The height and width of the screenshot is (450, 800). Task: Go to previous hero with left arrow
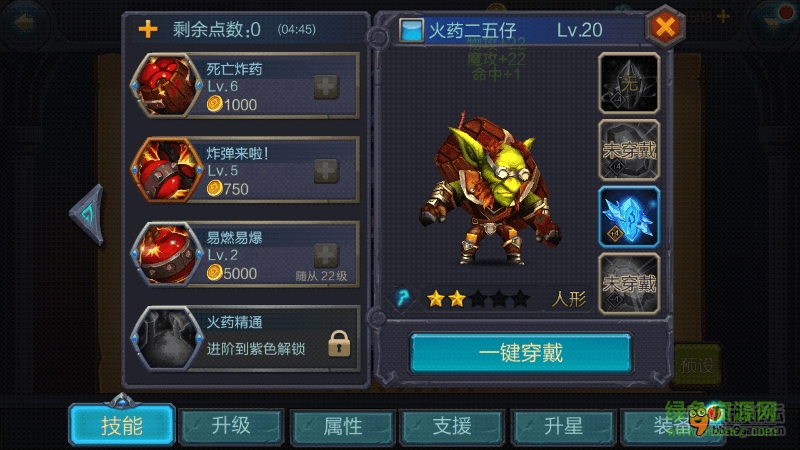coord(87,213)
